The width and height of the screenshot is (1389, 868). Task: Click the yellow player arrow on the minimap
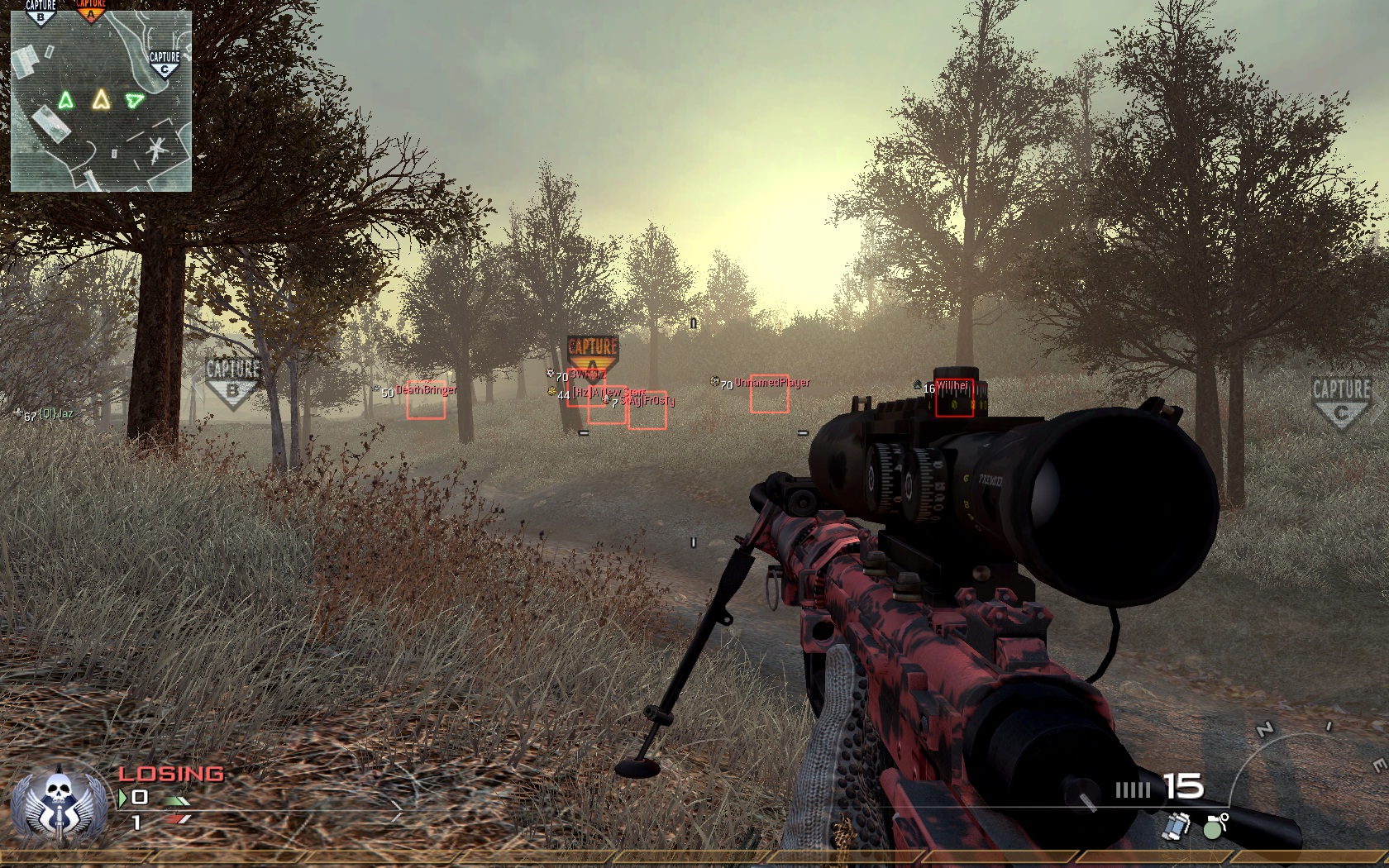click(x=101, y=100)
